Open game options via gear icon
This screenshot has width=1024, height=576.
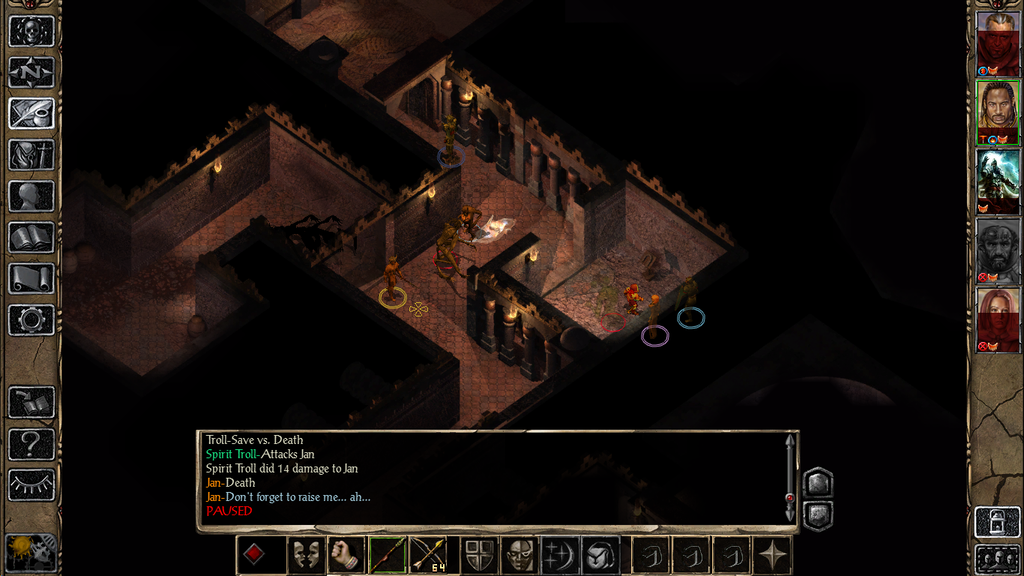pyautogui.click(x=31, y=320)
